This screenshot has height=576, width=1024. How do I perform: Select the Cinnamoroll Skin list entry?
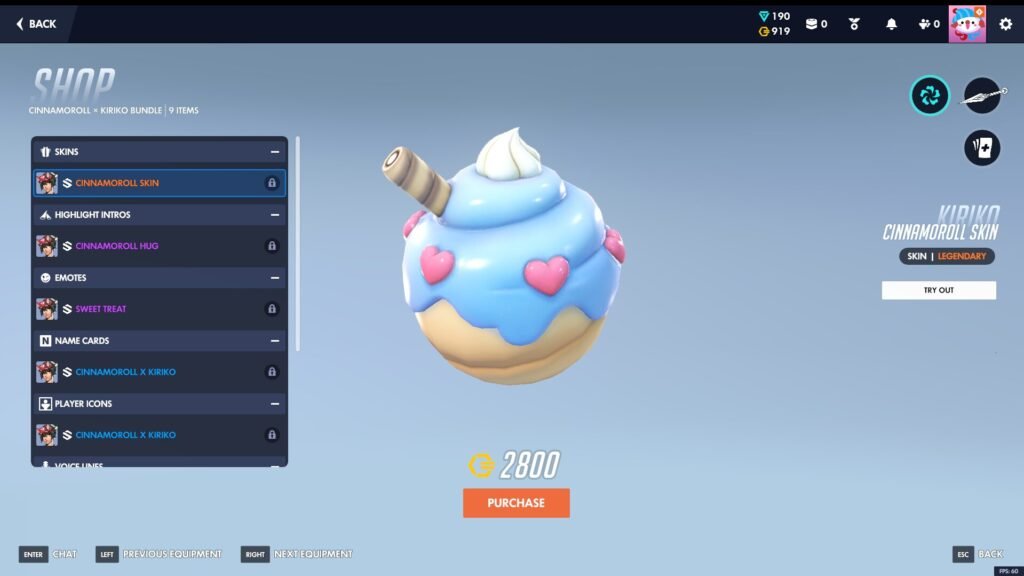pyautogui.click(x=159, y=183)
